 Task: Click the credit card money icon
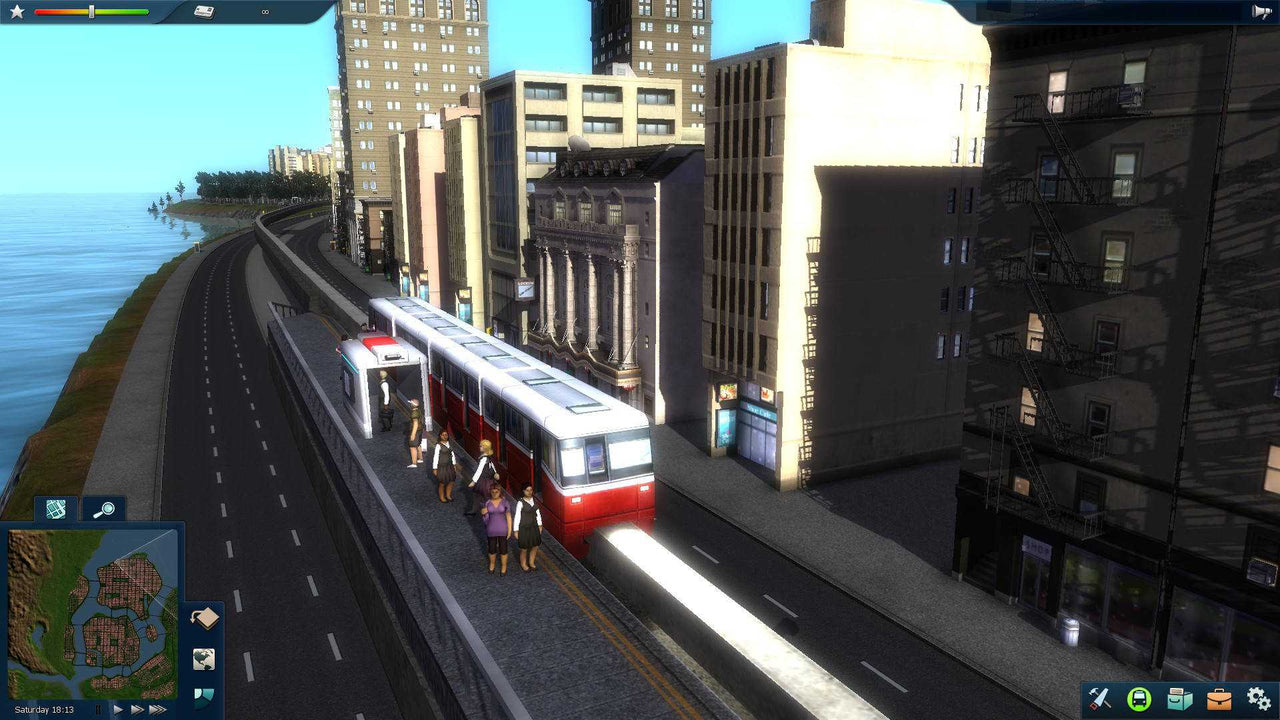205,12
